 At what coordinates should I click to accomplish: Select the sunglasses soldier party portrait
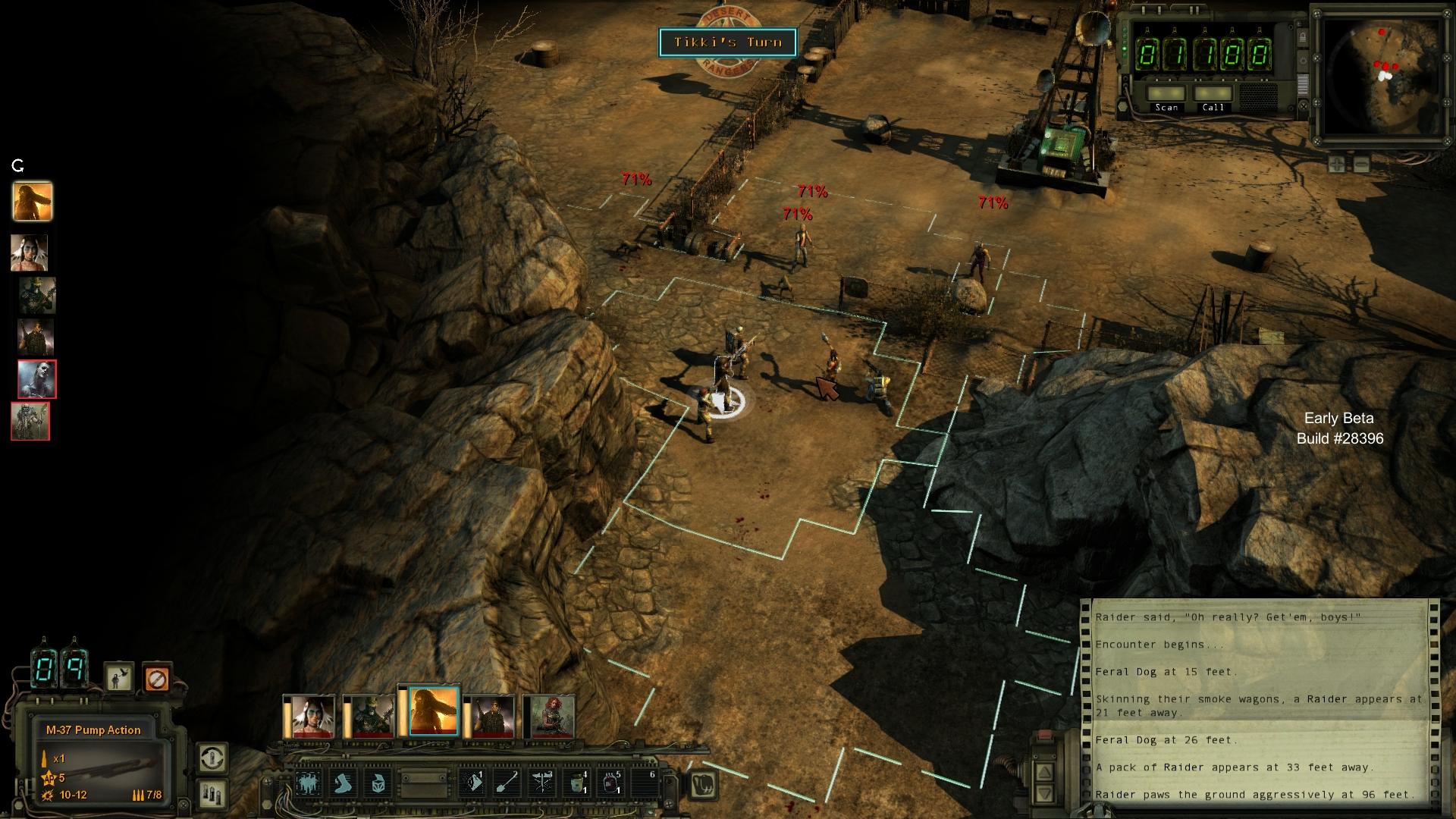point(491,716)
